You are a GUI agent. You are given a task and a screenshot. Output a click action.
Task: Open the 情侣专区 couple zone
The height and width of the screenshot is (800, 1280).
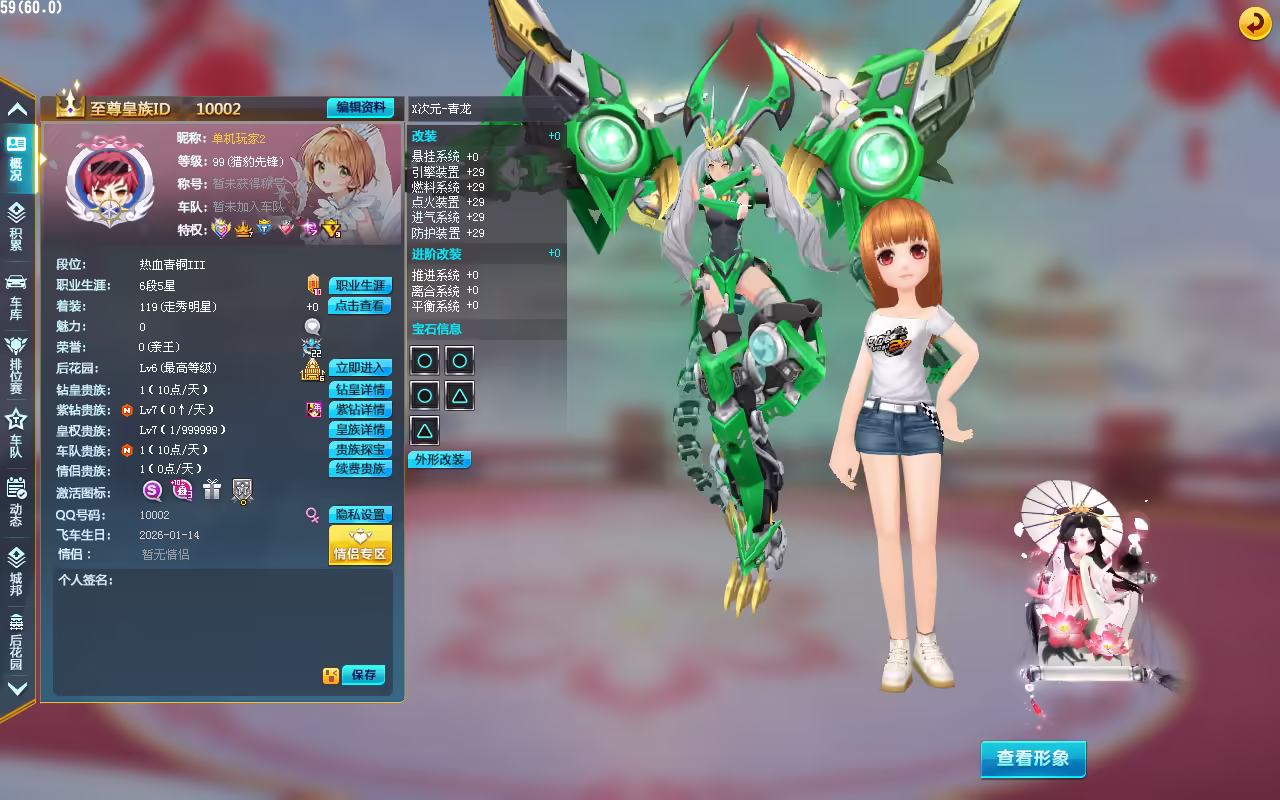tap(360, 546)
